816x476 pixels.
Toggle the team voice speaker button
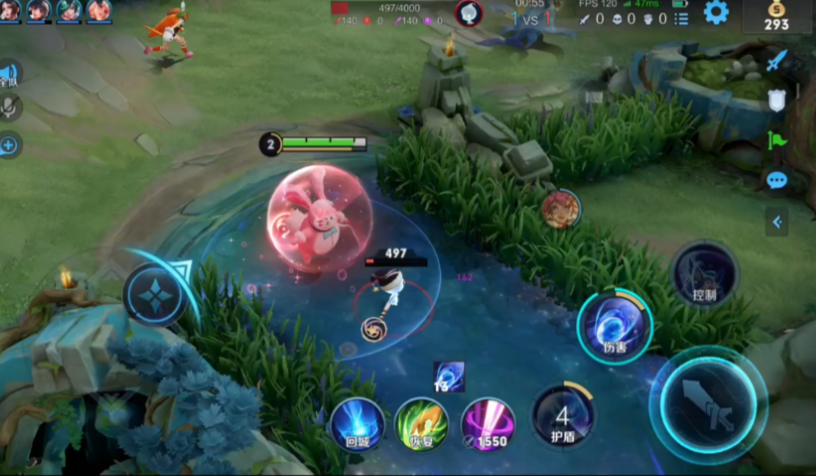click(x=9, y=73)
